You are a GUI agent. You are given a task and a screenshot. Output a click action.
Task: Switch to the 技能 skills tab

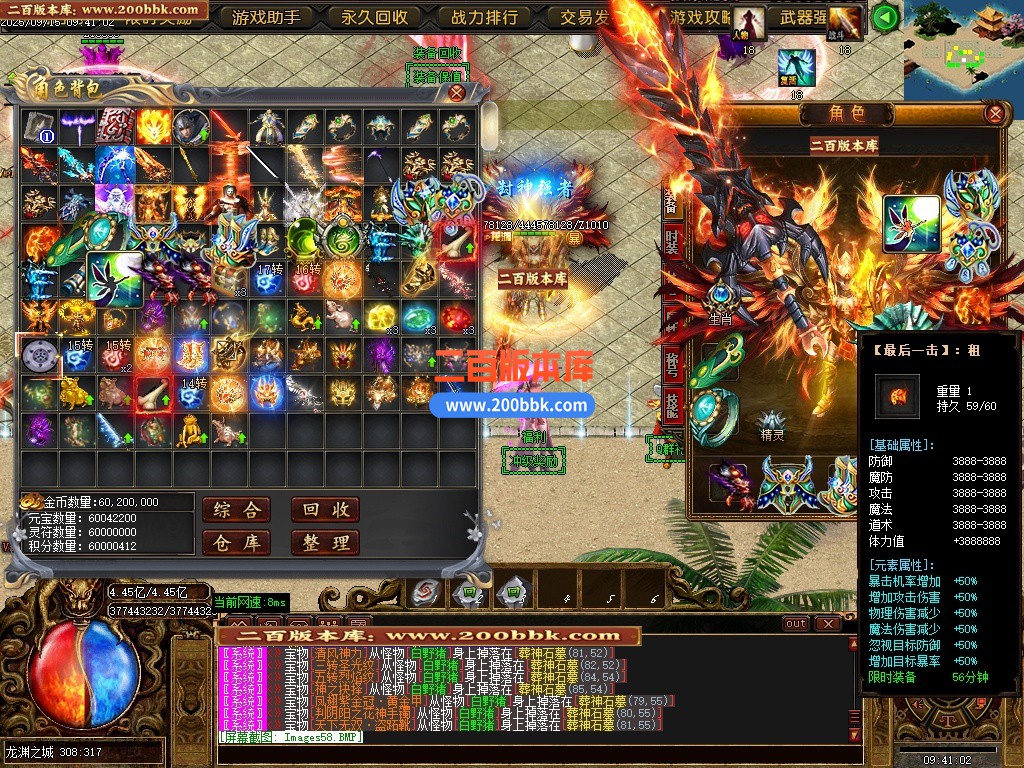pos(673,403)
